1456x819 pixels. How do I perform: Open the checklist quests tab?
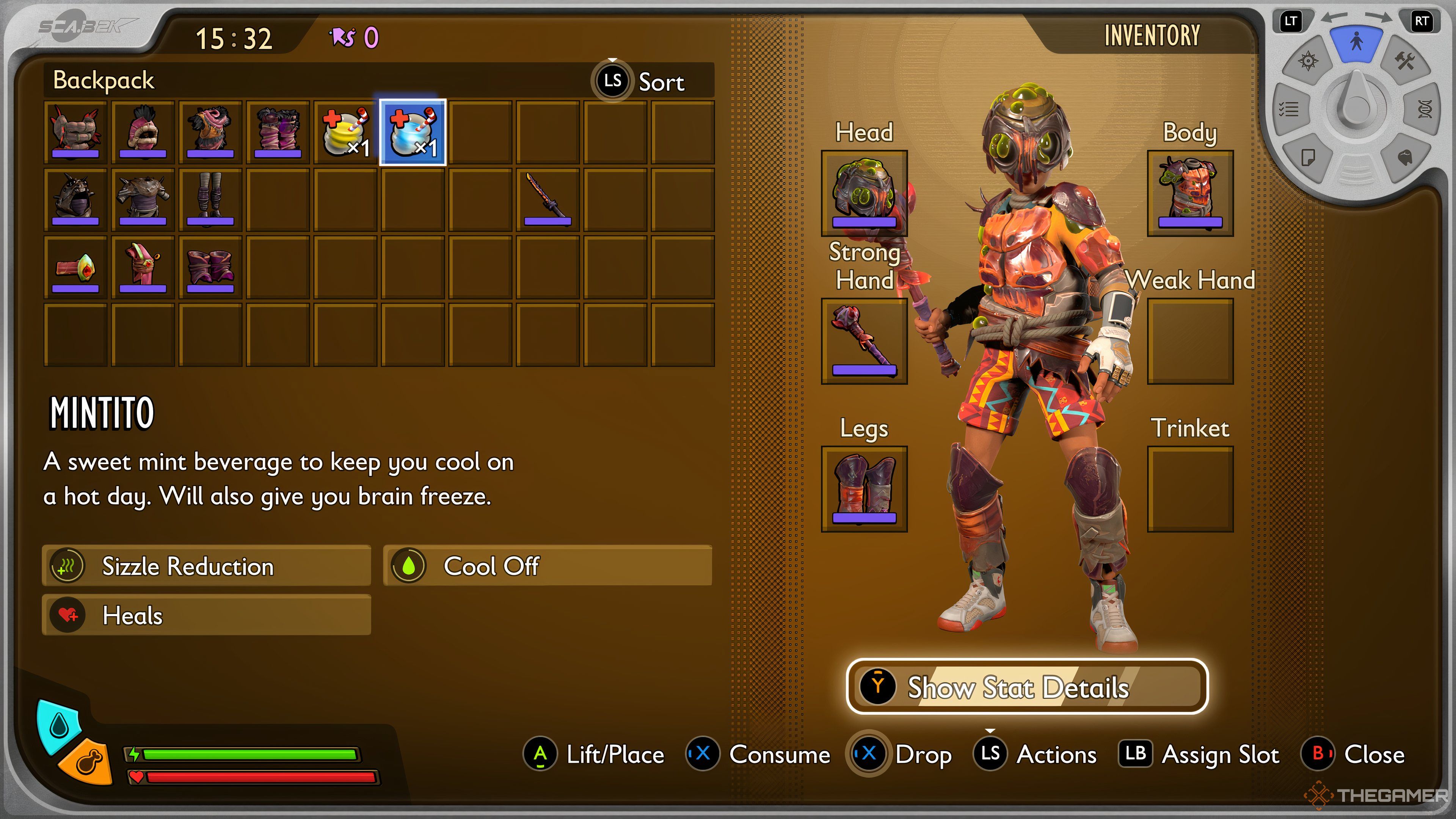tap(1289, 108)
